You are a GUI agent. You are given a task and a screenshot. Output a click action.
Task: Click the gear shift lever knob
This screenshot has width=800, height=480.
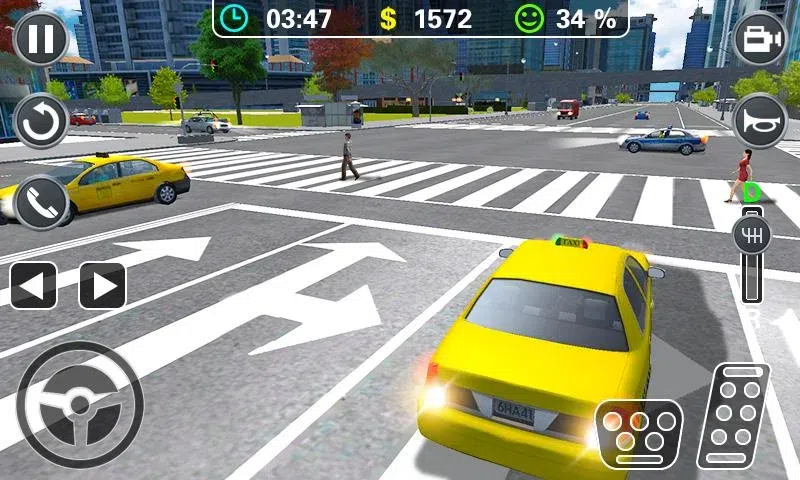click(753, 236)
